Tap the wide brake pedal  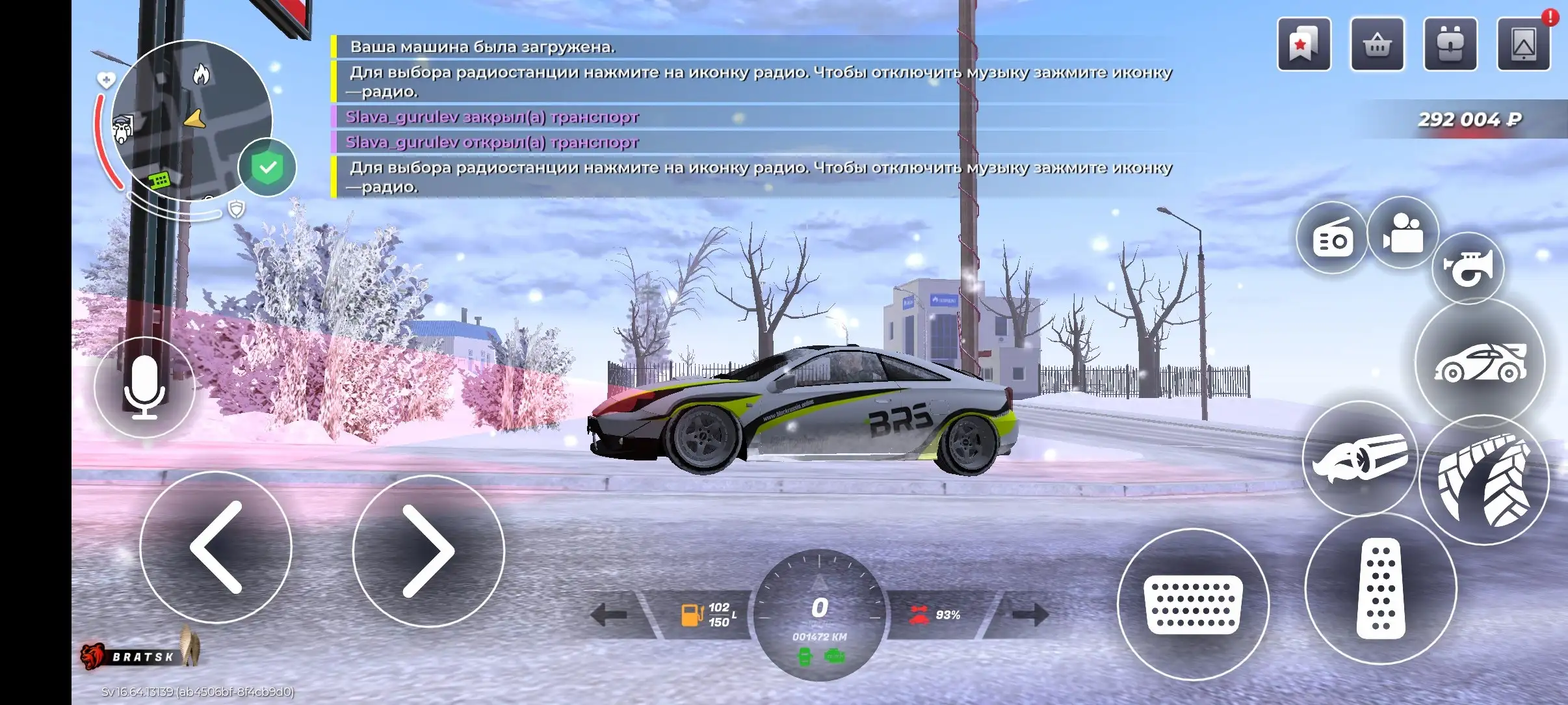click(1193, 604)
